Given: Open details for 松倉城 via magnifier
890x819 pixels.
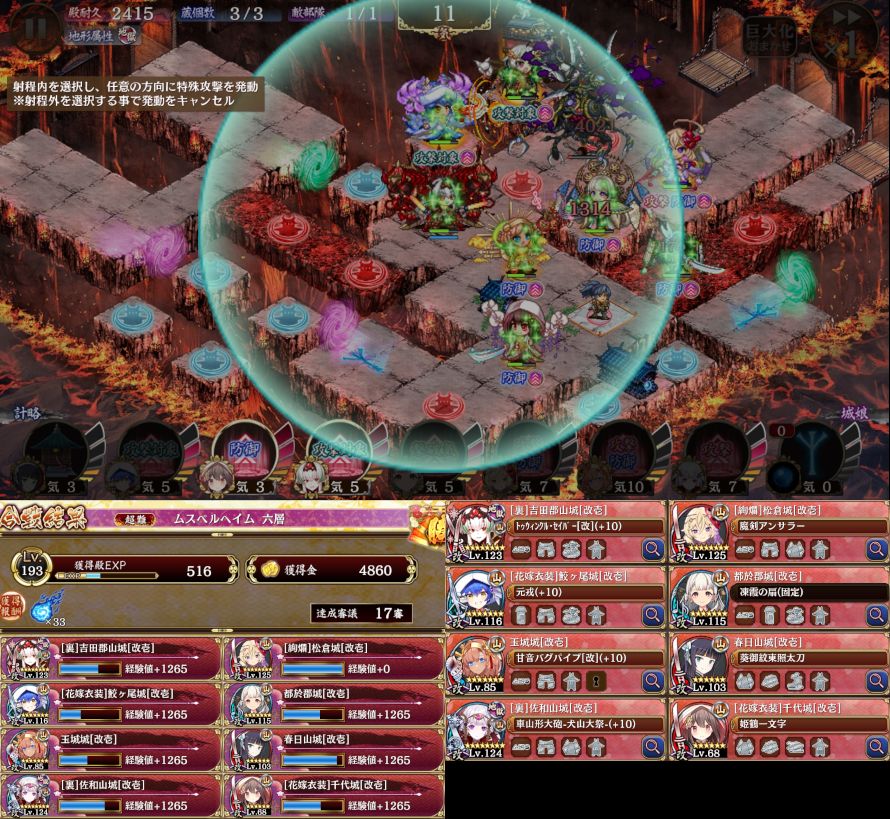Looking at the screenshot, I should click(876, 548).
